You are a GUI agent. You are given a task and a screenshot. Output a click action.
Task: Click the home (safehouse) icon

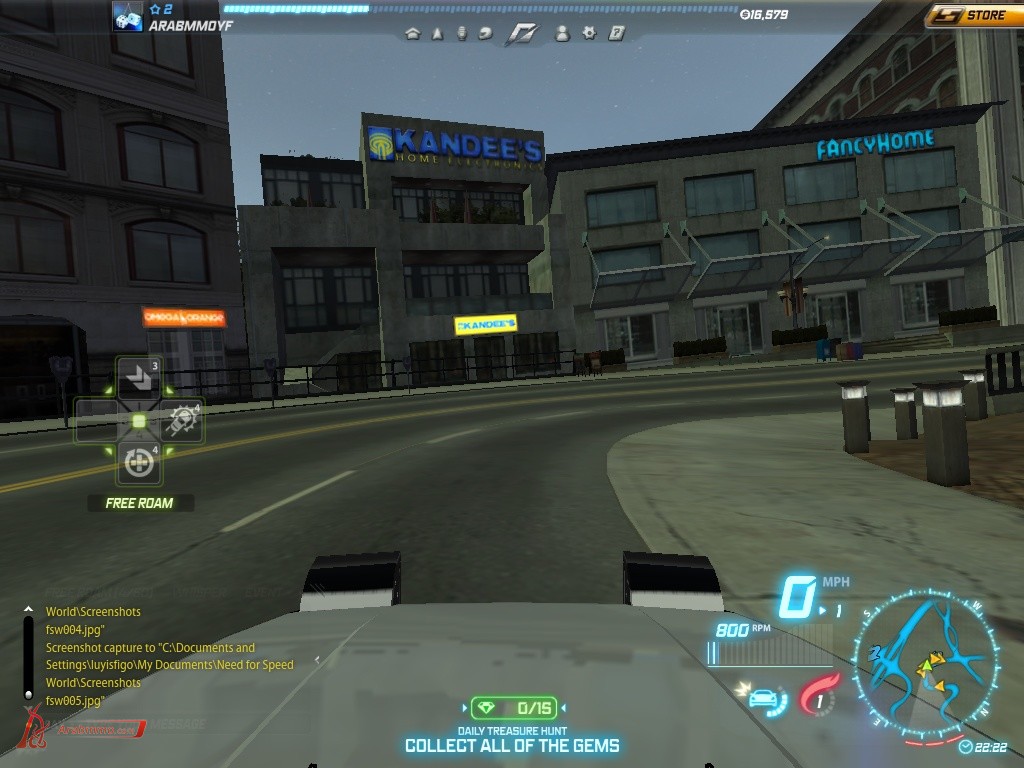tap(412, 33)
